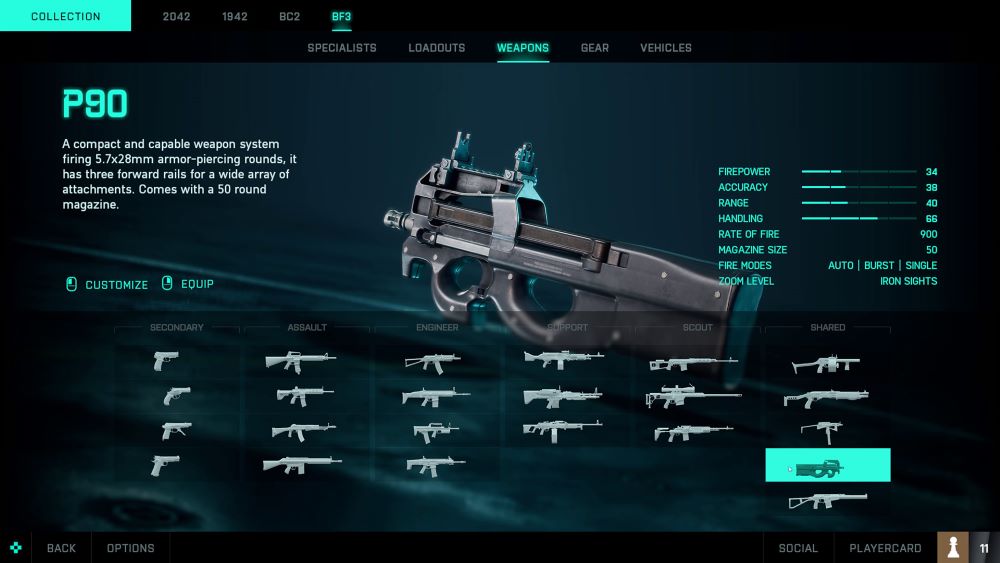Select the 1942 era tab
1000x563 pixels.
click(235, 17)
